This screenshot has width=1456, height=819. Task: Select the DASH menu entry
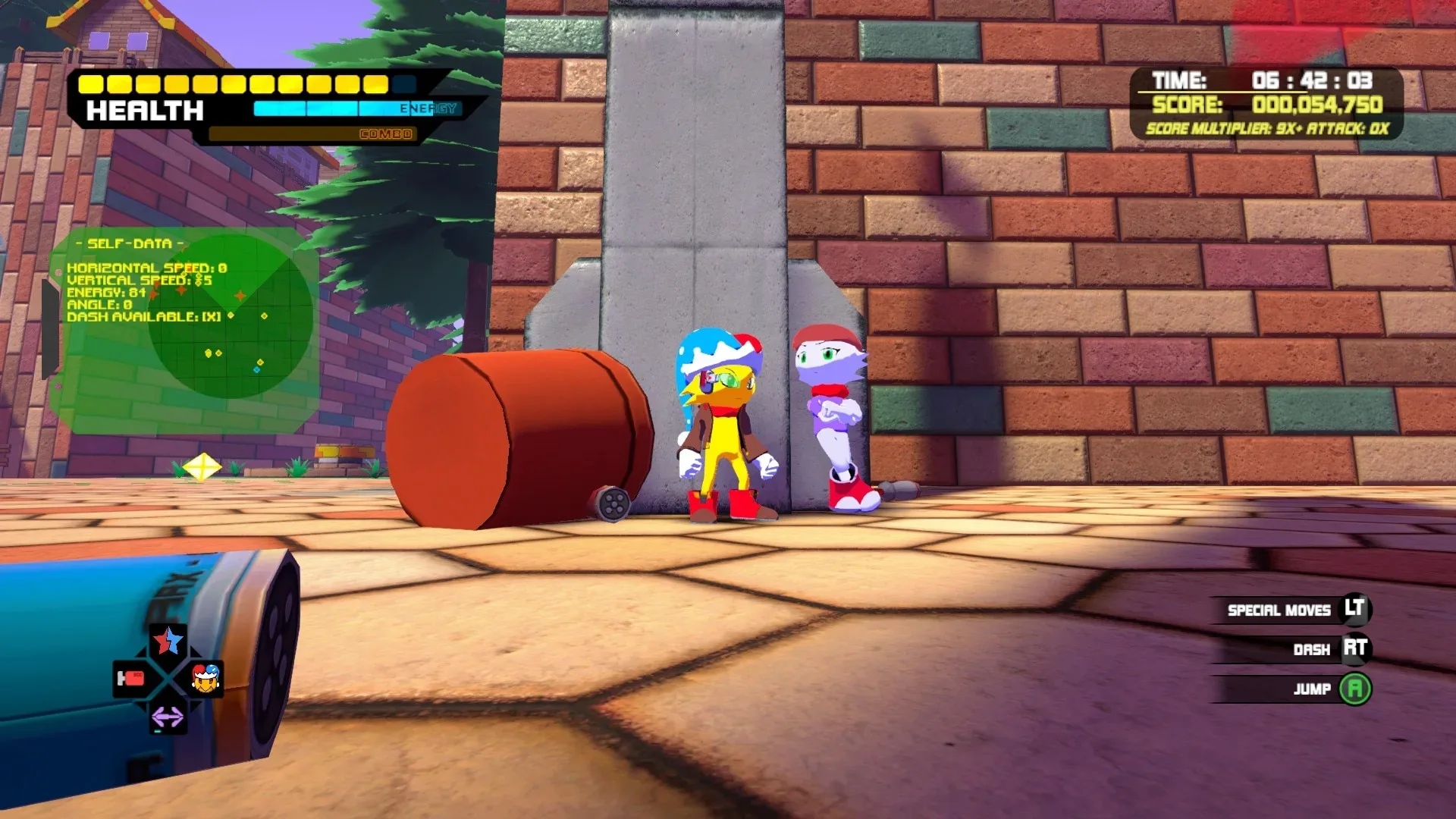(1312, 649)
